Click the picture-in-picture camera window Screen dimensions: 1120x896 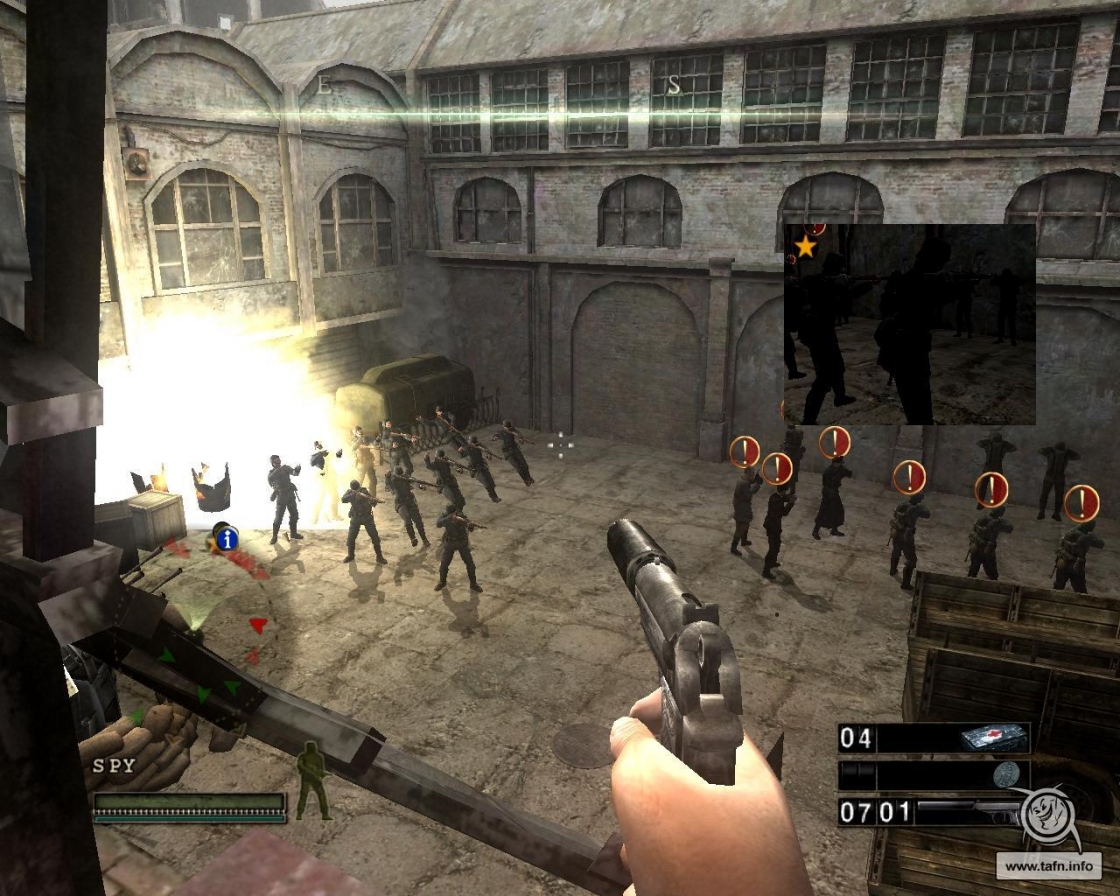click(x=909, y=324)
